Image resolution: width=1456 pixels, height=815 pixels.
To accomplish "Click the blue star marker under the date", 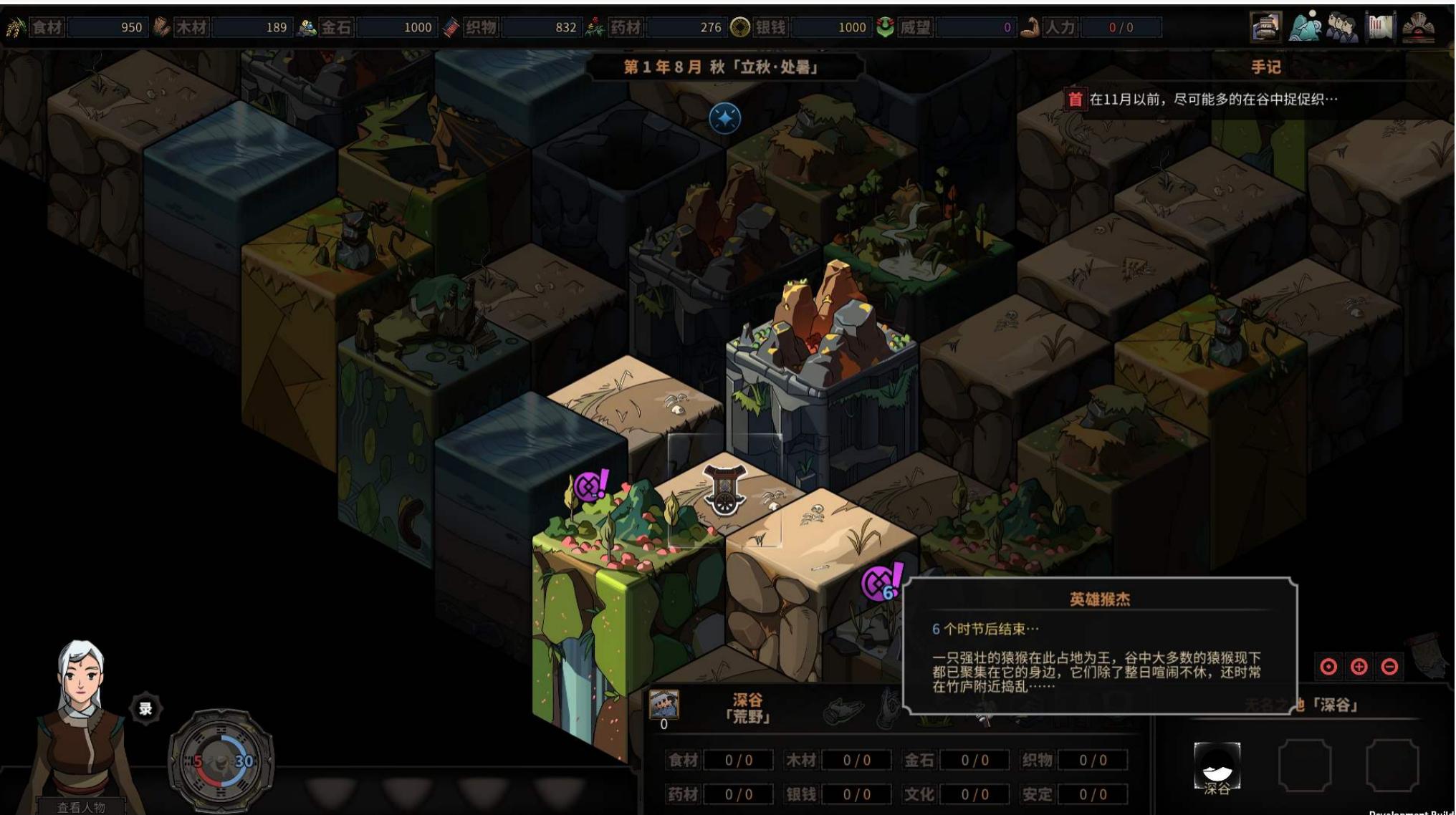I will pos(724,118).
